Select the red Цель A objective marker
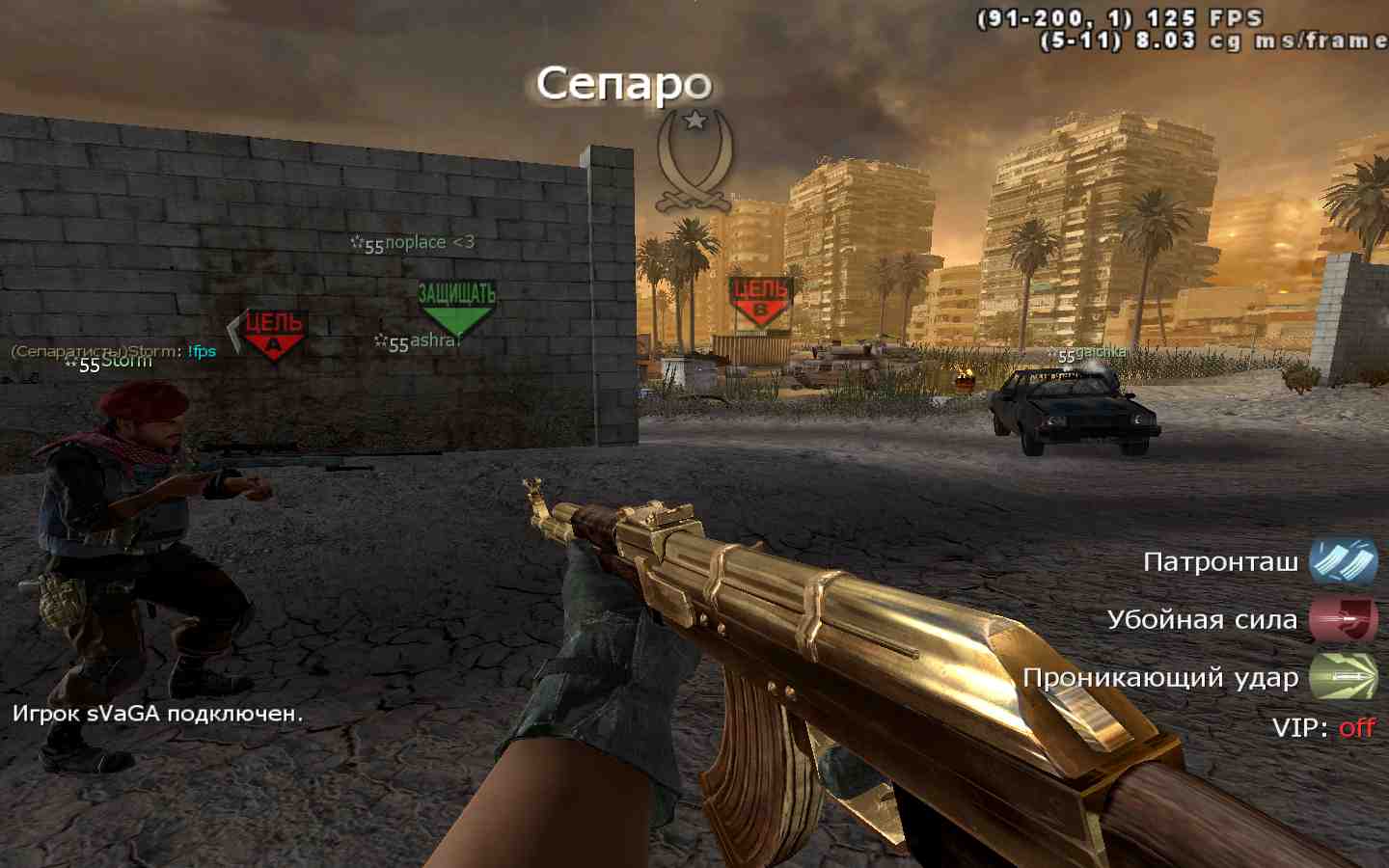The image size is (1389, 868). (274, 335)
